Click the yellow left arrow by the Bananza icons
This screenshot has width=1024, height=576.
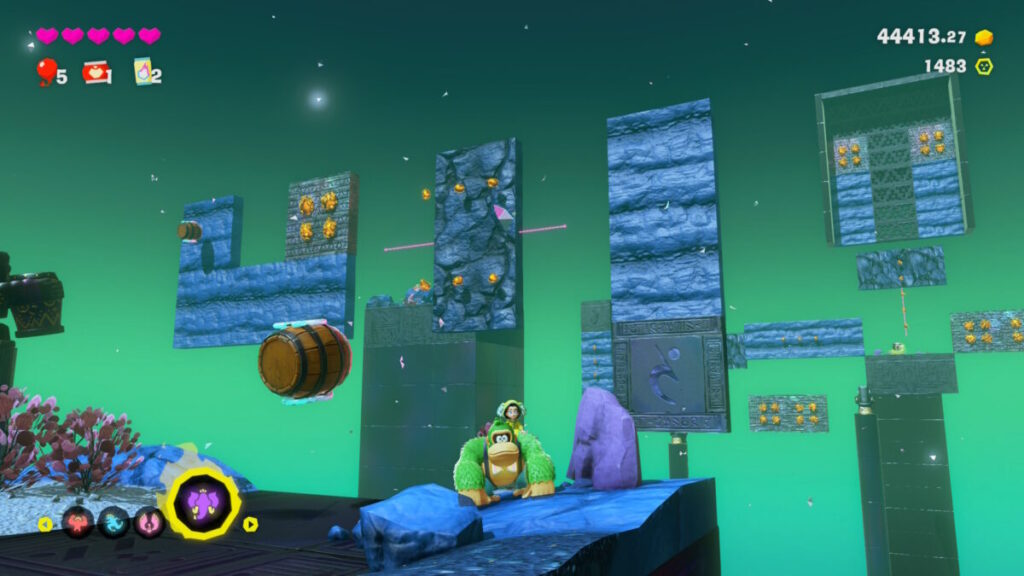point(45,523)
